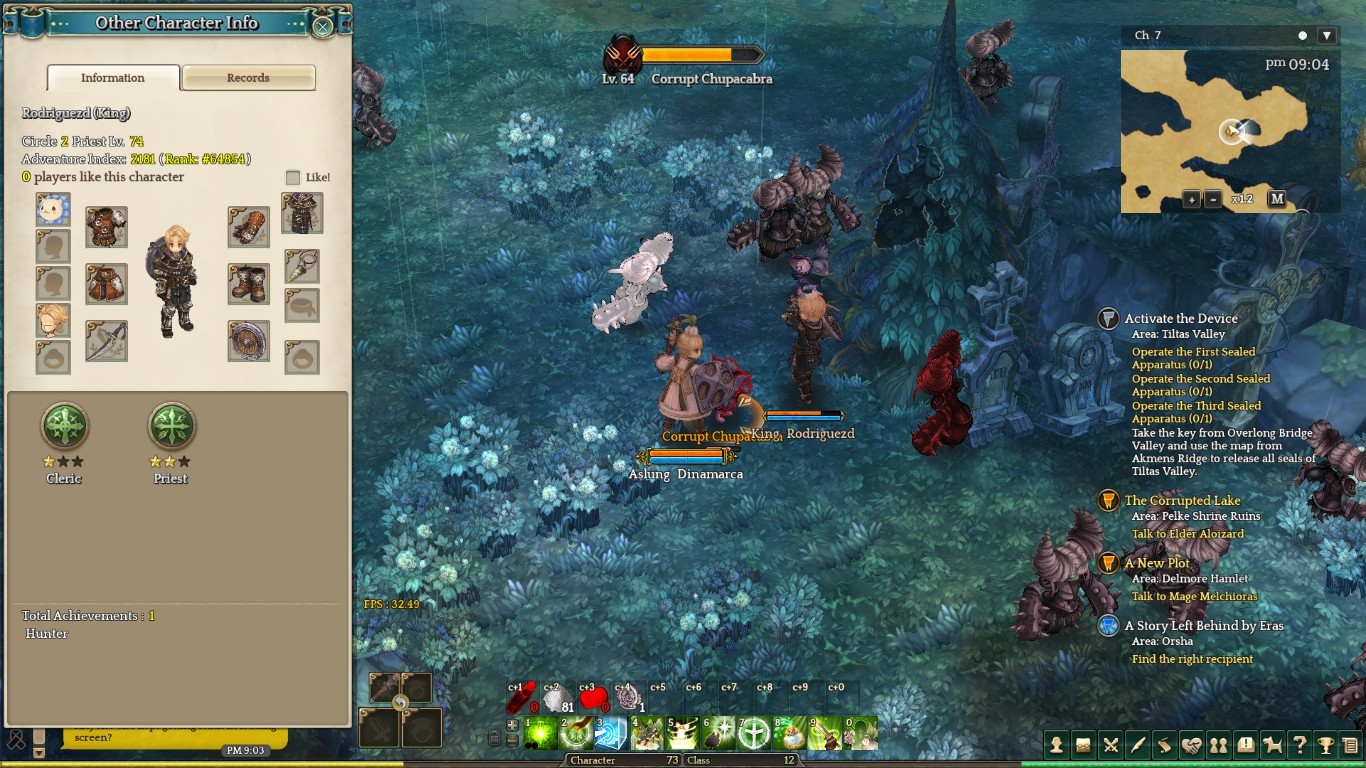Open the companion dog menu
This screenshot has width=1366, height=768.
(1272, 745)
